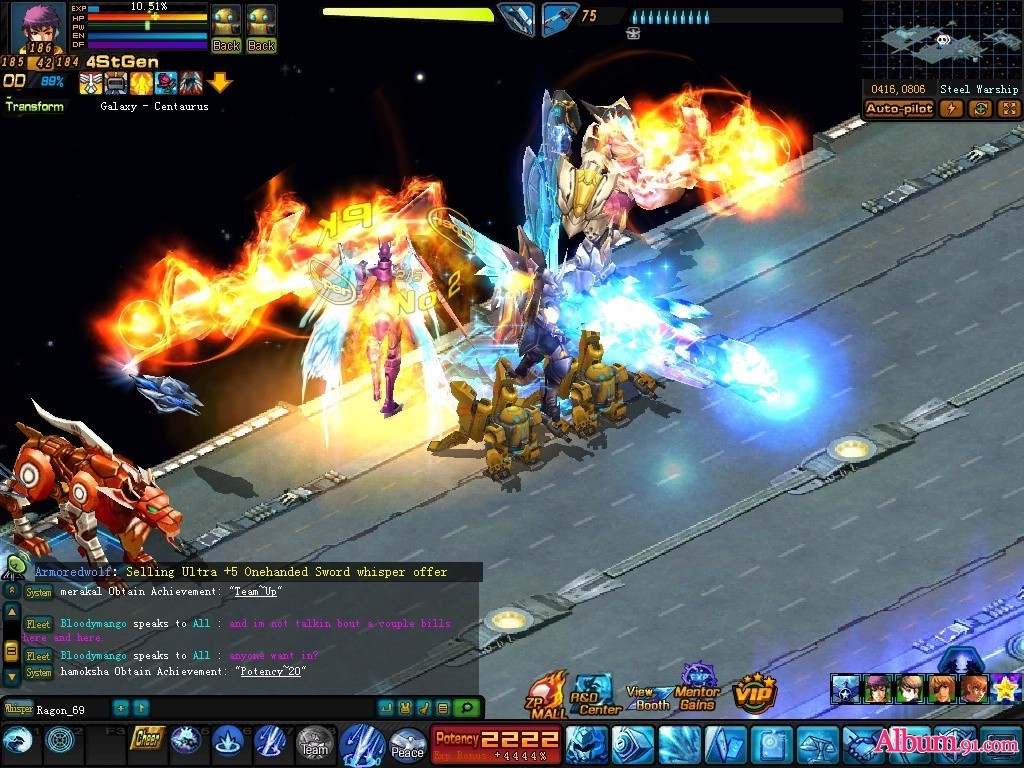Click the green magnifier chat button
Screen dimensions: 1024x768
click(x=465, y=708)
